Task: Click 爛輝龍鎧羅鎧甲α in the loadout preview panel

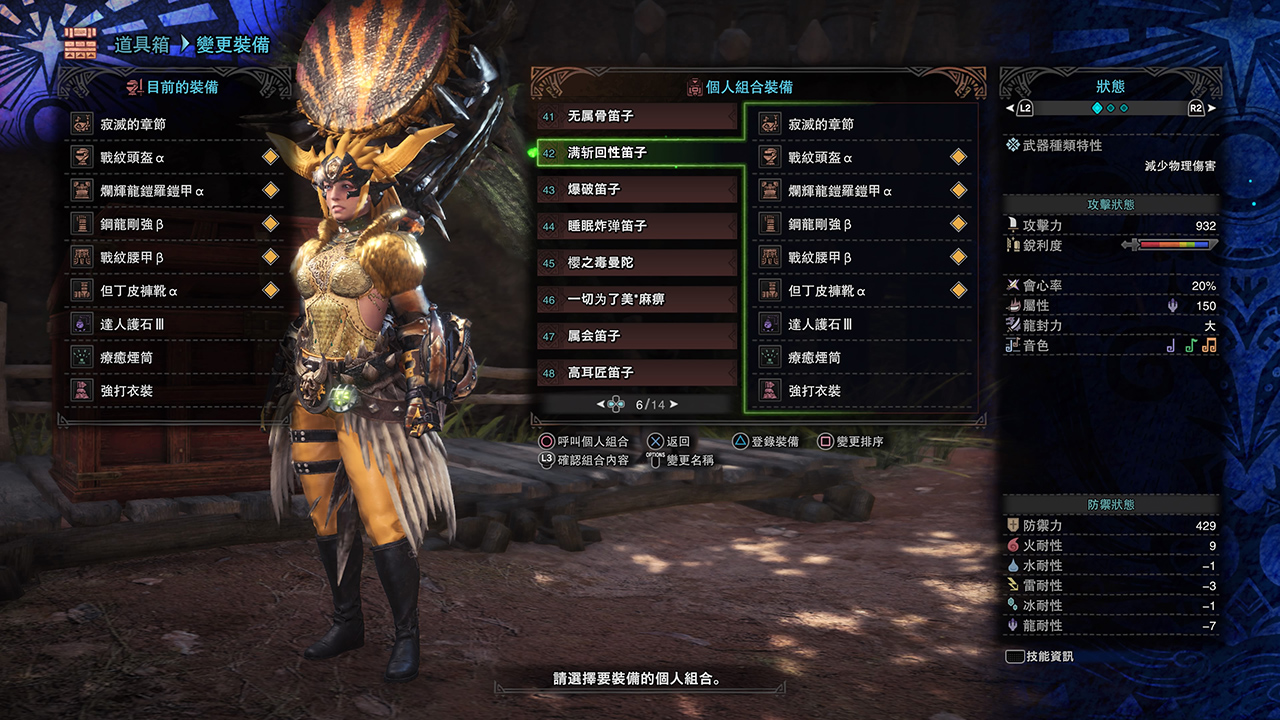Action: pyautogui.click(x=862, y=190)
